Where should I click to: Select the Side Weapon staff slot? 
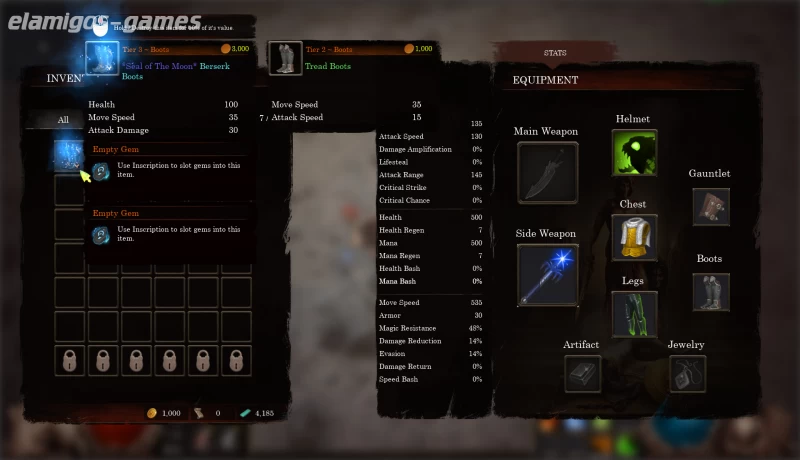pyautogui.click(x=547, y=274)
